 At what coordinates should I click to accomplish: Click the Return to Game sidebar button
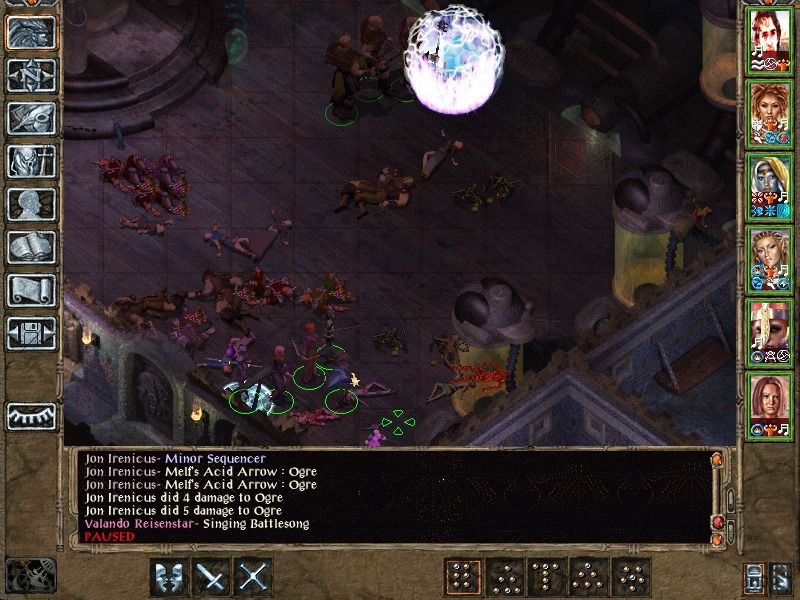pos(30,32)
